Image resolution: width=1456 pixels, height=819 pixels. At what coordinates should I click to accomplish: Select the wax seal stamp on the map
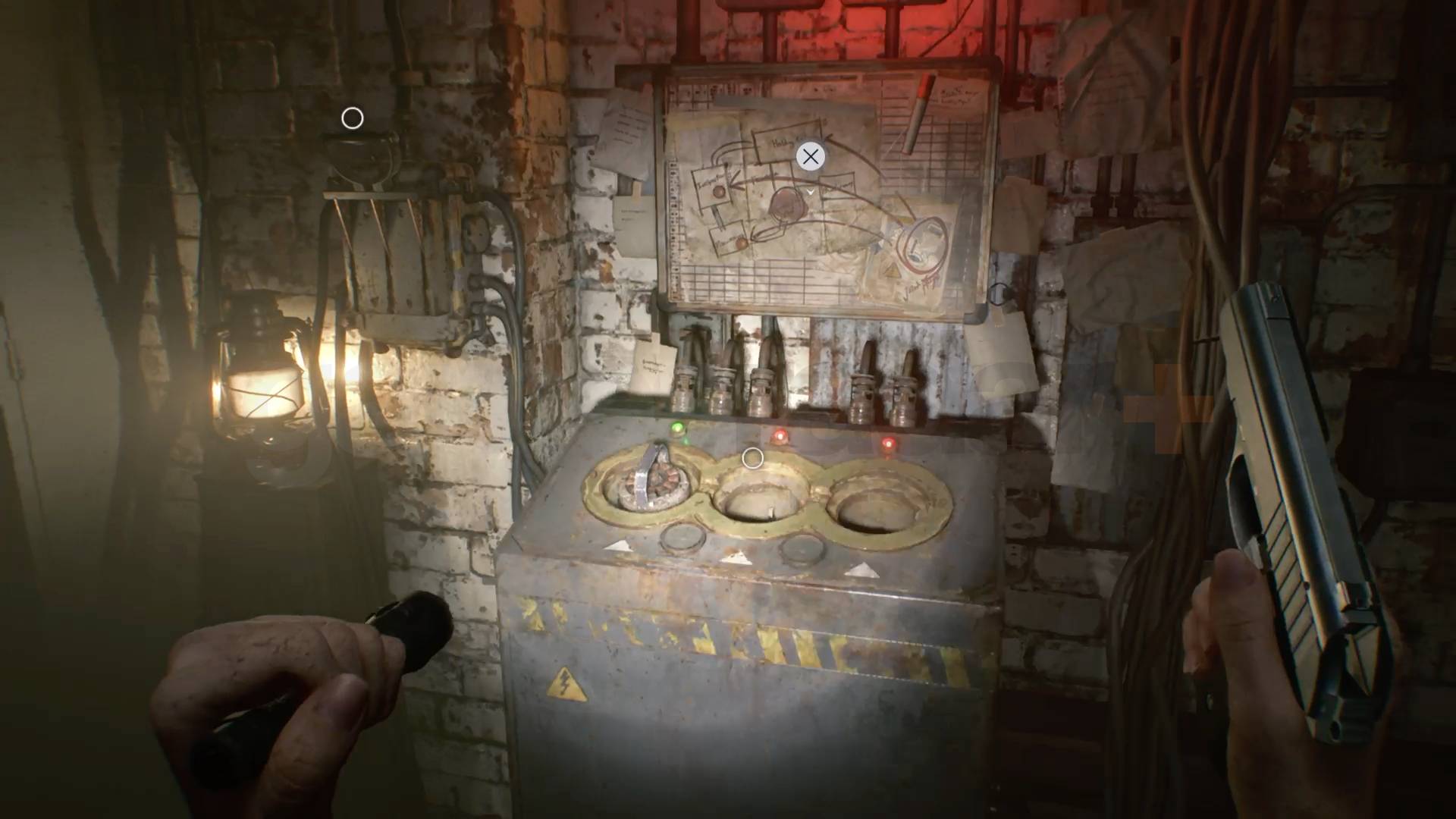[788, 205]
